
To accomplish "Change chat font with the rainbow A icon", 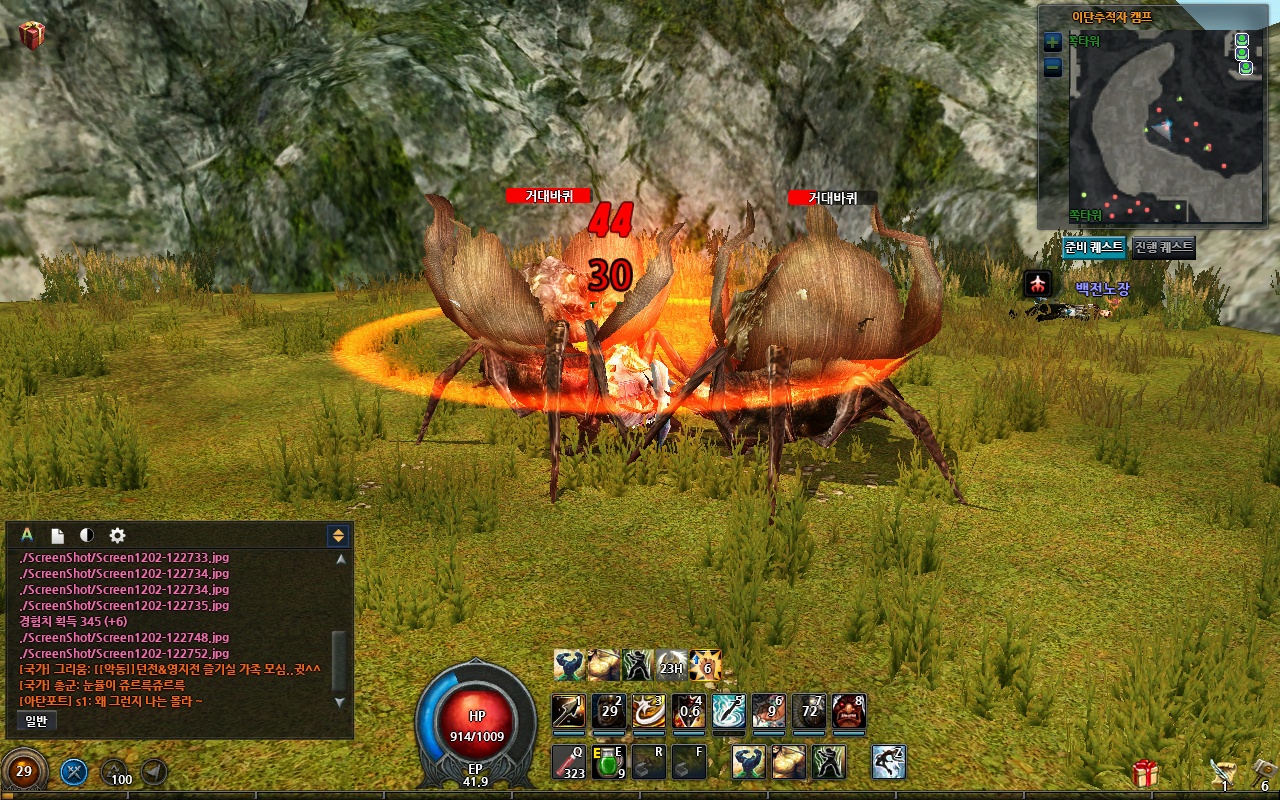I will [27, 536].
